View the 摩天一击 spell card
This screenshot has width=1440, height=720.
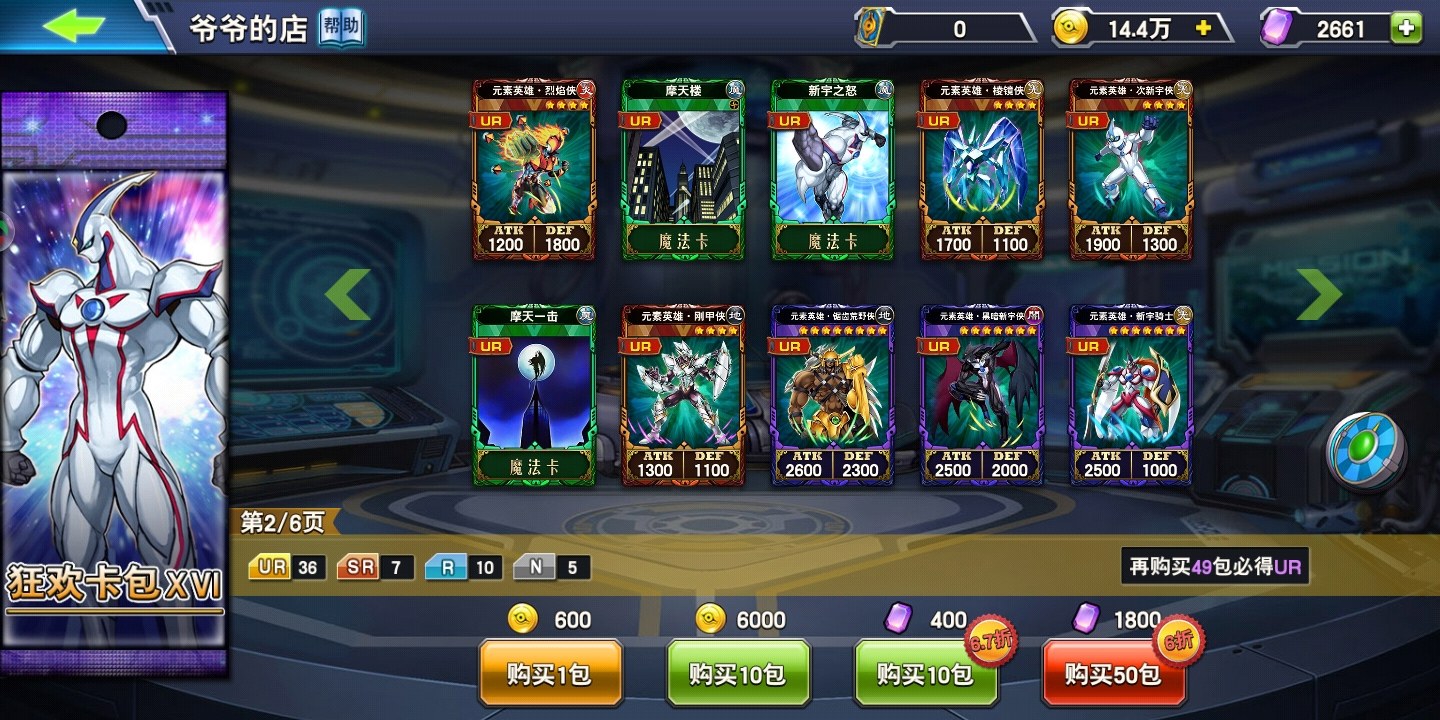point(534,395)
